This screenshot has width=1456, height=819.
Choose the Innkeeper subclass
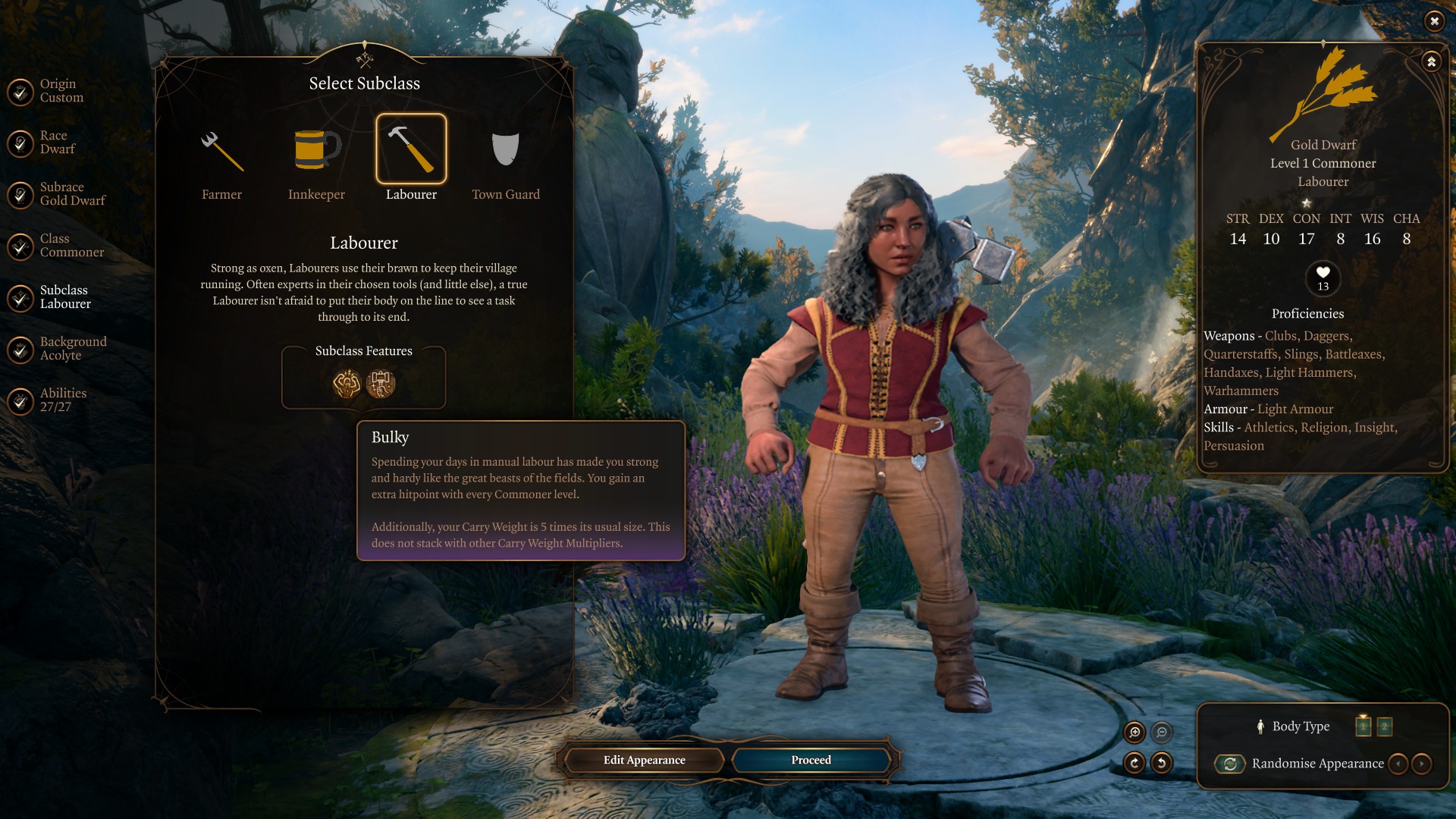coord(316,150)
